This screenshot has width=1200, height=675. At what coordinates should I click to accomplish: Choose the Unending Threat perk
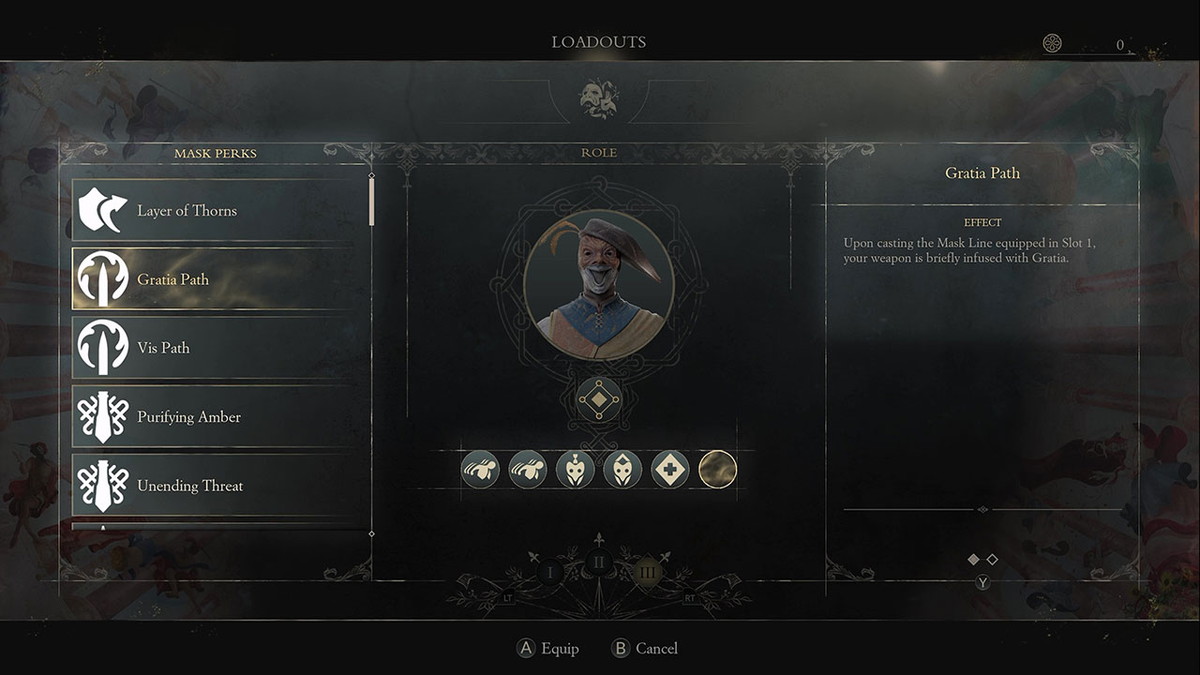pos(215,486)
